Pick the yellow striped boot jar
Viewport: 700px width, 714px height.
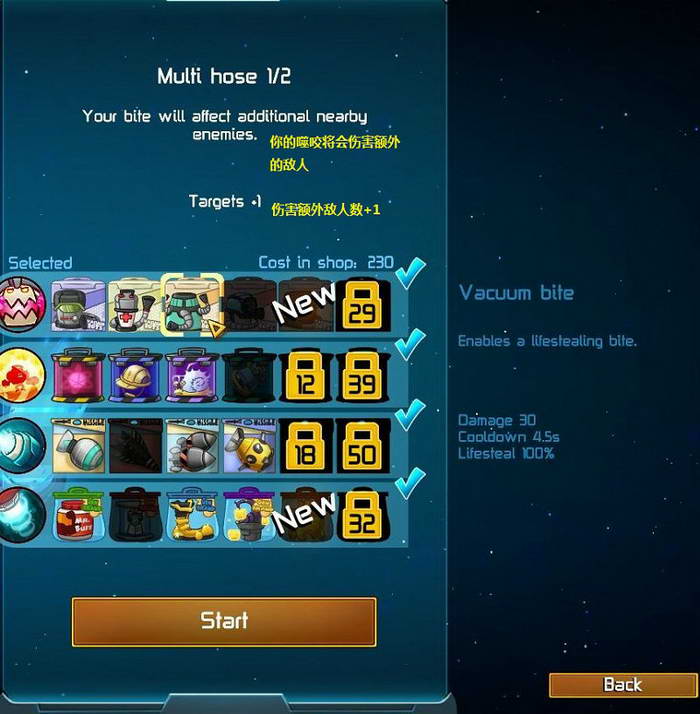point(192,514)
